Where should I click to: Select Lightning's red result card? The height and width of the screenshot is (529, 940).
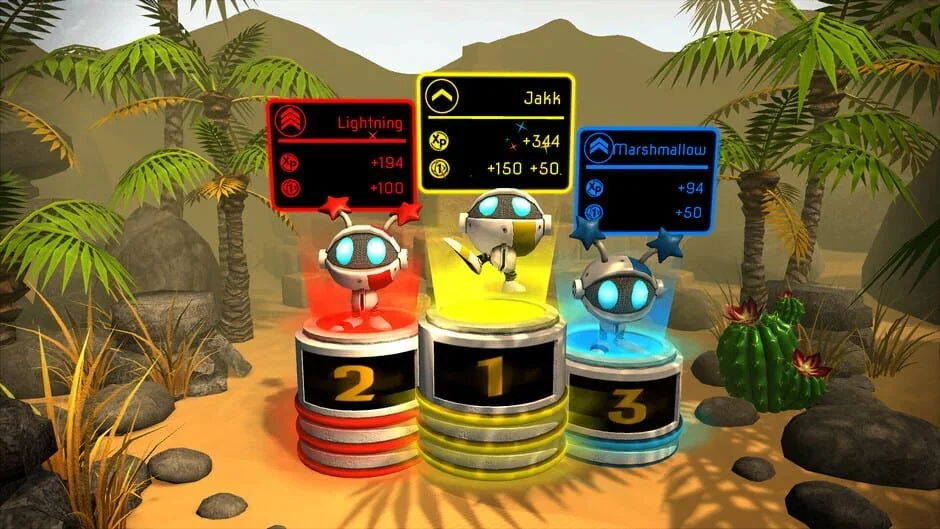pos(340,150)
